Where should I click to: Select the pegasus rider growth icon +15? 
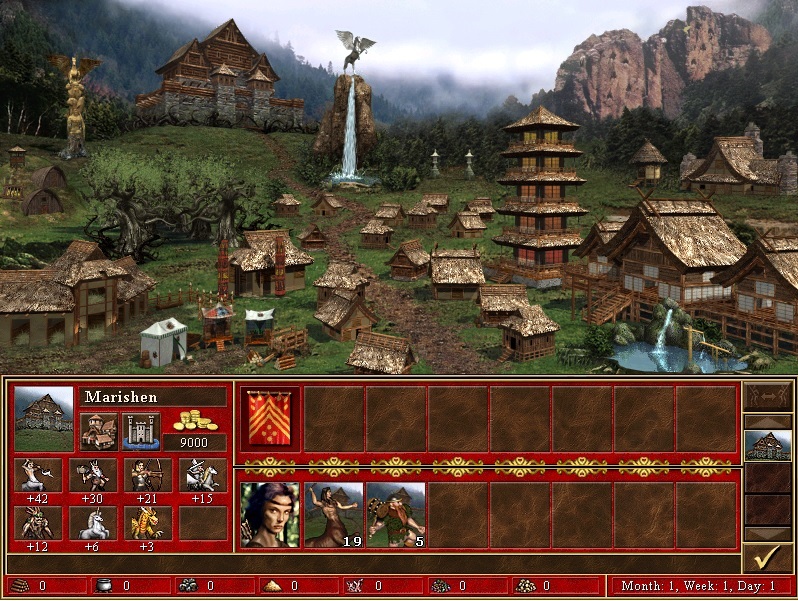(x=203, y=475)
